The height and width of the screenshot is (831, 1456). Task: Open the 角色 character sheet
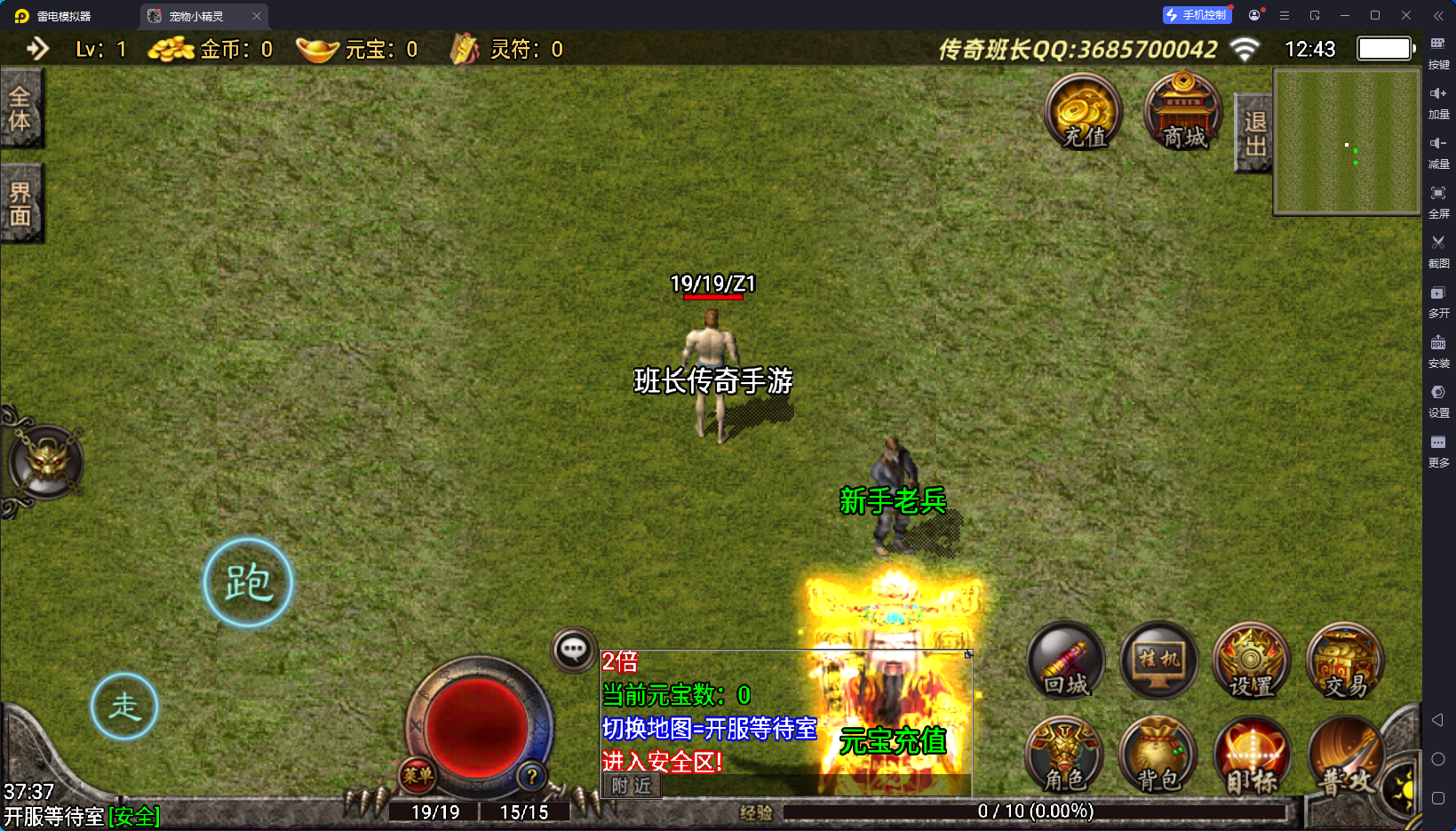(x=1065, y=756)
